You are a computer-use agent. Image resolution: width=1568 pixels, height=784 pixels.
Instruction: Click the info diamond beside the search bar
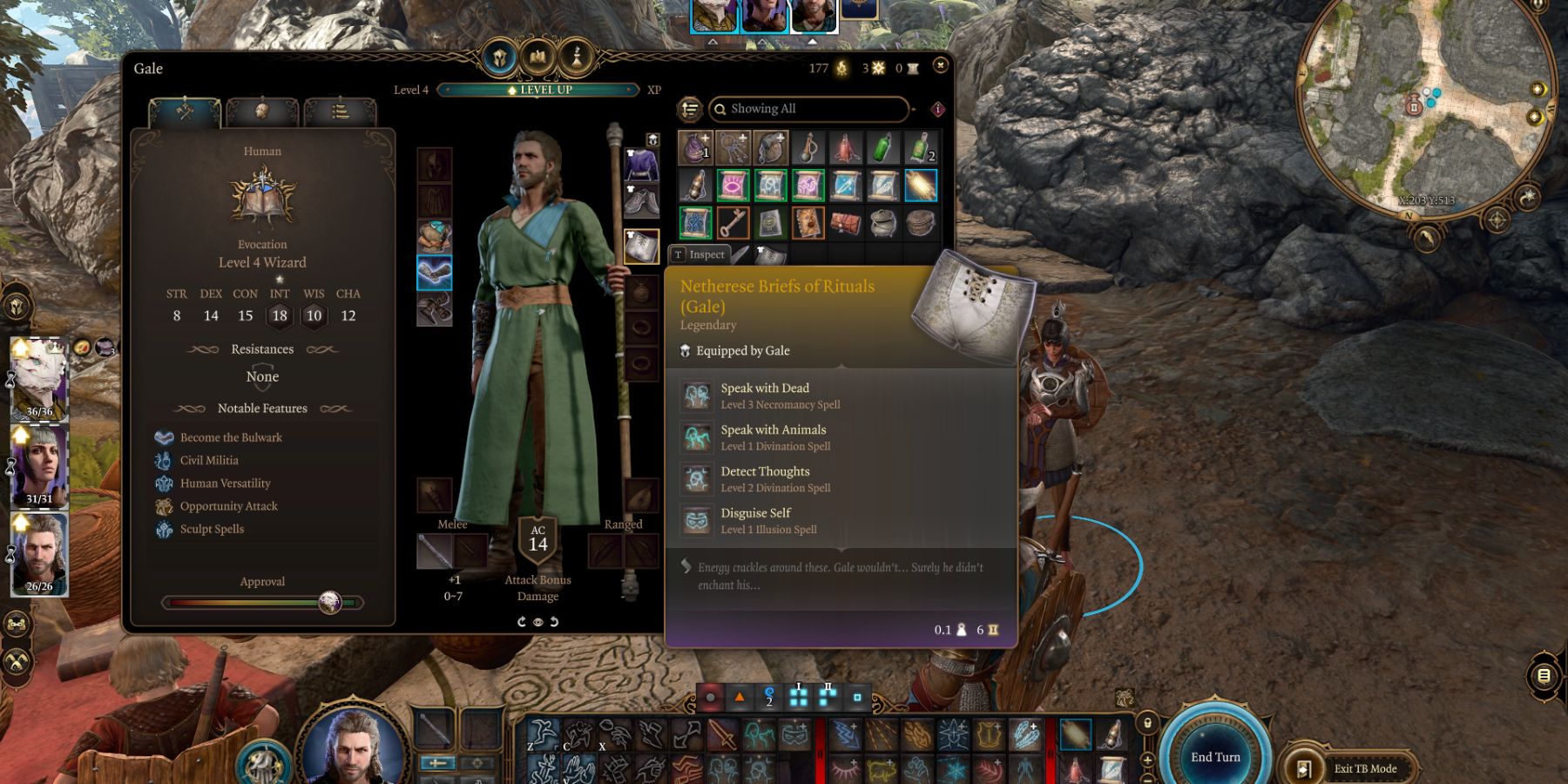[936, 109]
